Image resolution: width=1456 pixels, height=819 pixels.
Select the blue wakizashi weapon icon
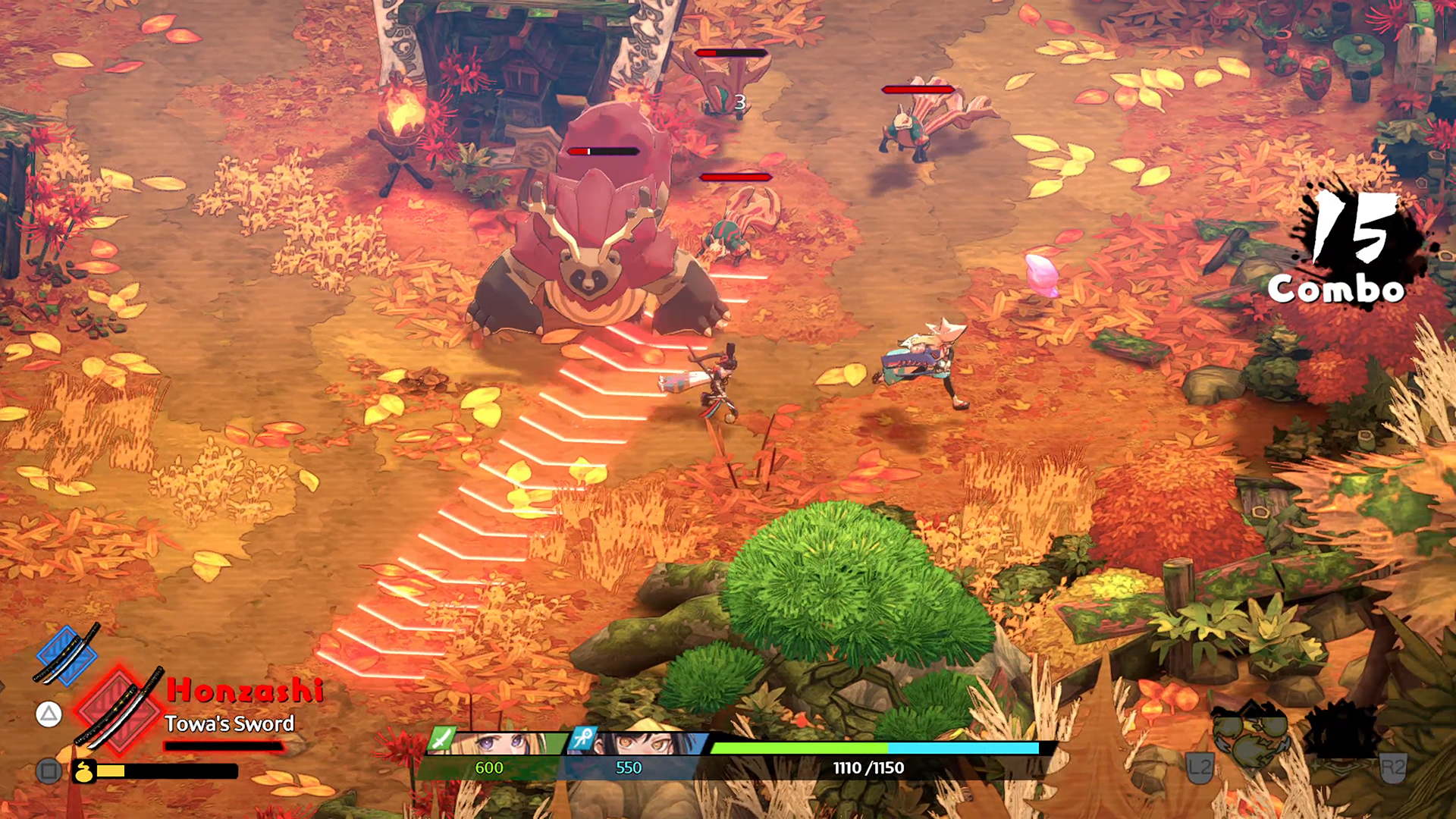tap(66, 656)
